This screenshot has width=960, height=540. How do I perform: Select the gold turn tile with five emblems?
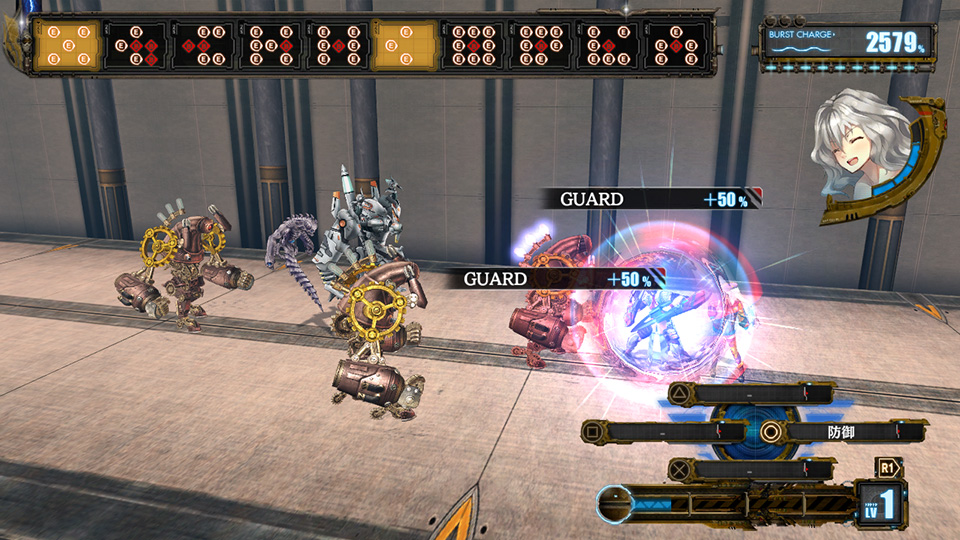click(x=68, y=45)
